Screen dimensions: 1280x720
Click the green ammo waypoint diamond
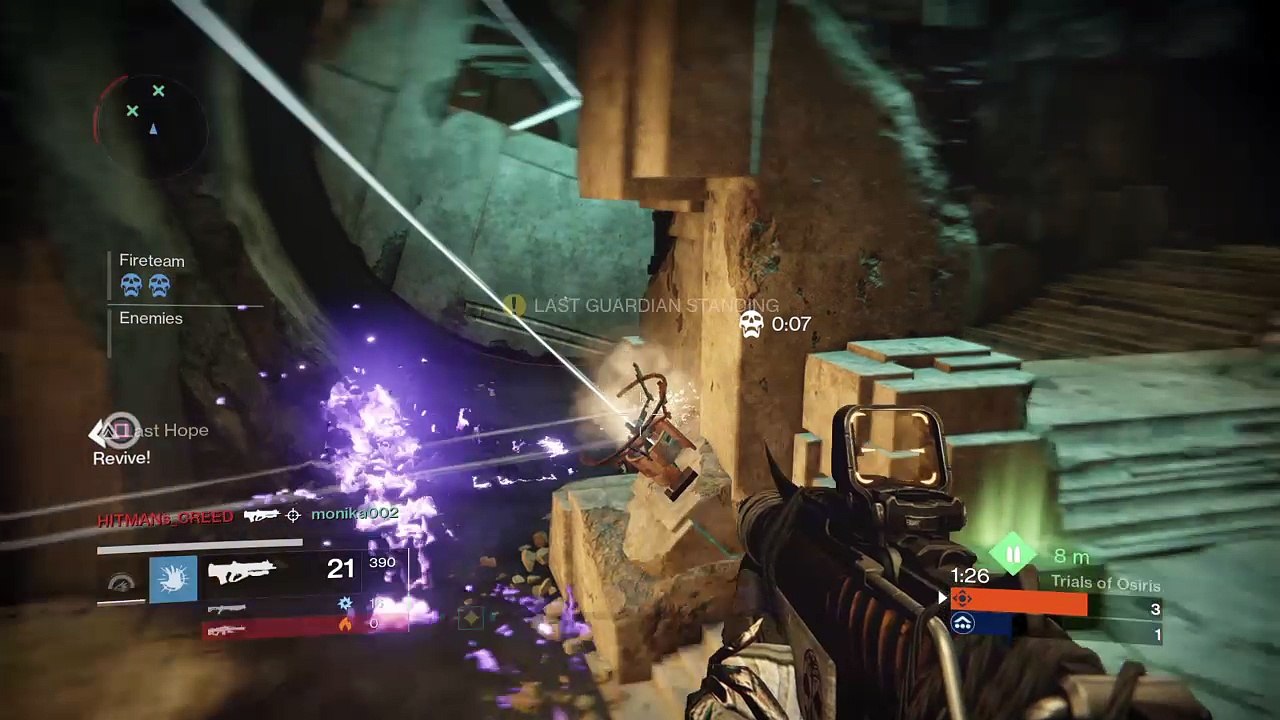[1013, 554]
